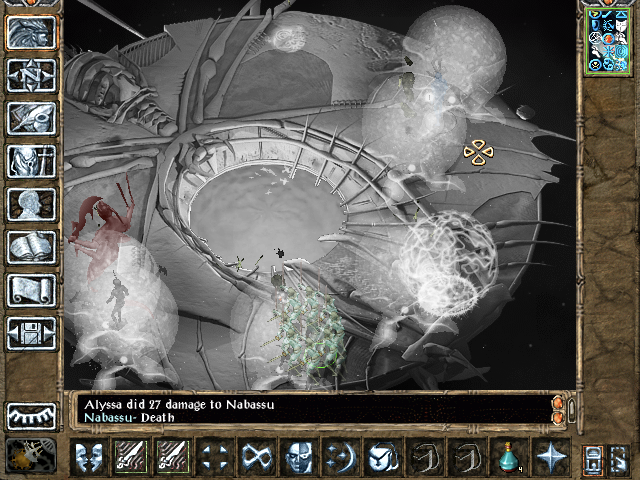Open cast spell moon-and-stars button
The image size is (640, 480).
[x=340, y=457]
